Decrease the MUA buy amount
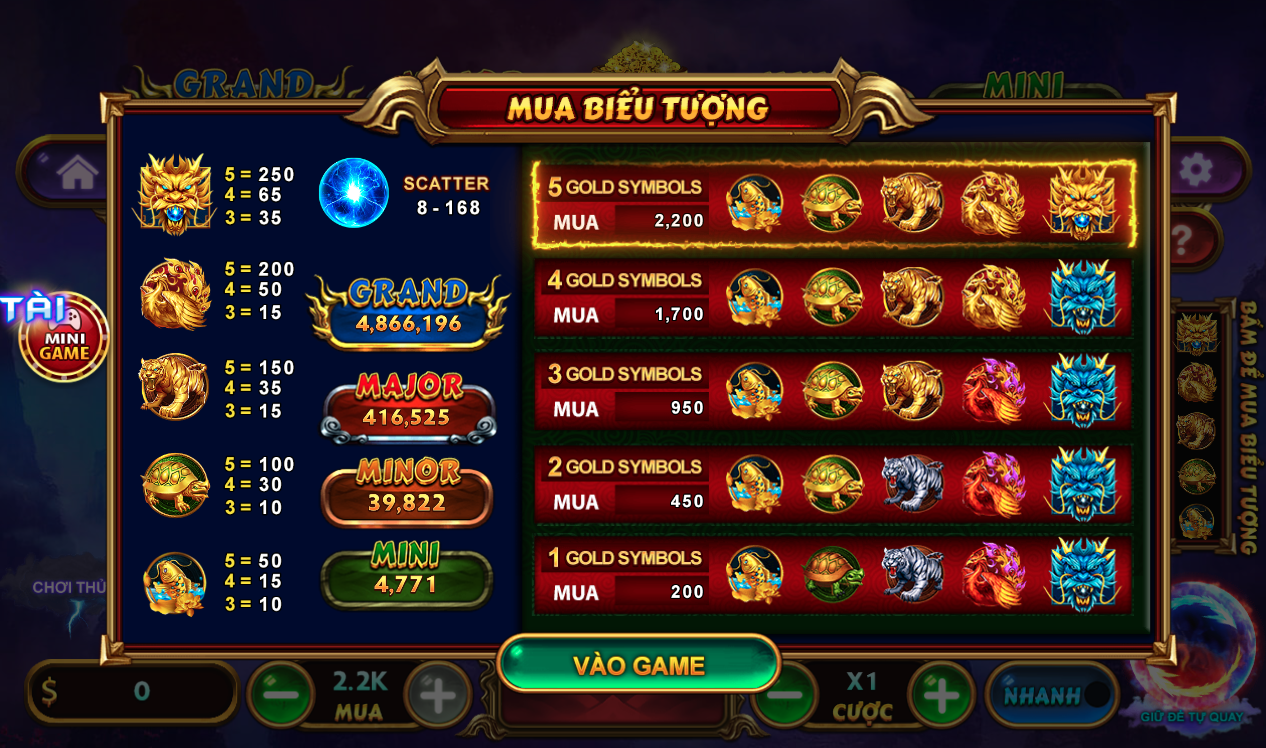 coord(281,694)
